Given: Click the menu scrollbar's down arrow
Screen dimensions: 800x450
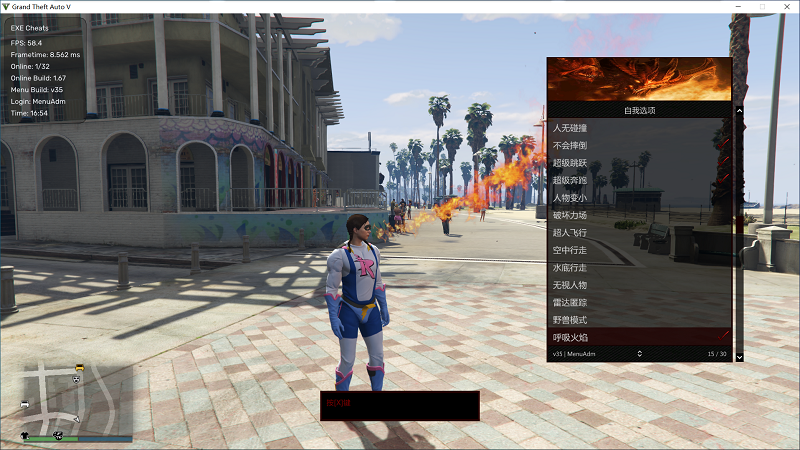Looking at the screenshot, I should pyautogui.click(x=740, y=357).
